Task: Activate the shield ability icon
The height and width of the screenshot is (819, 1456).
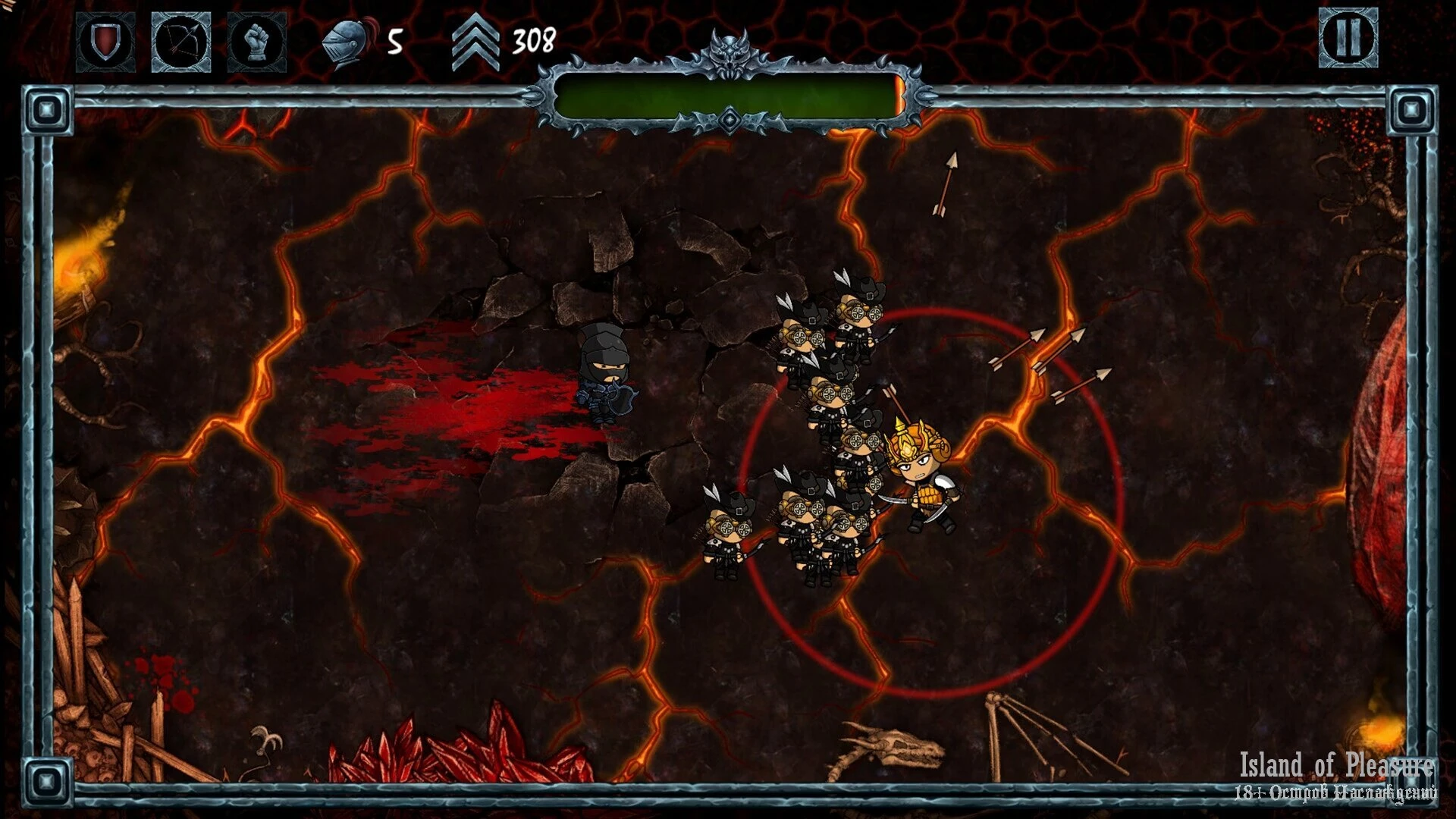Action: [x=105, y=42]
